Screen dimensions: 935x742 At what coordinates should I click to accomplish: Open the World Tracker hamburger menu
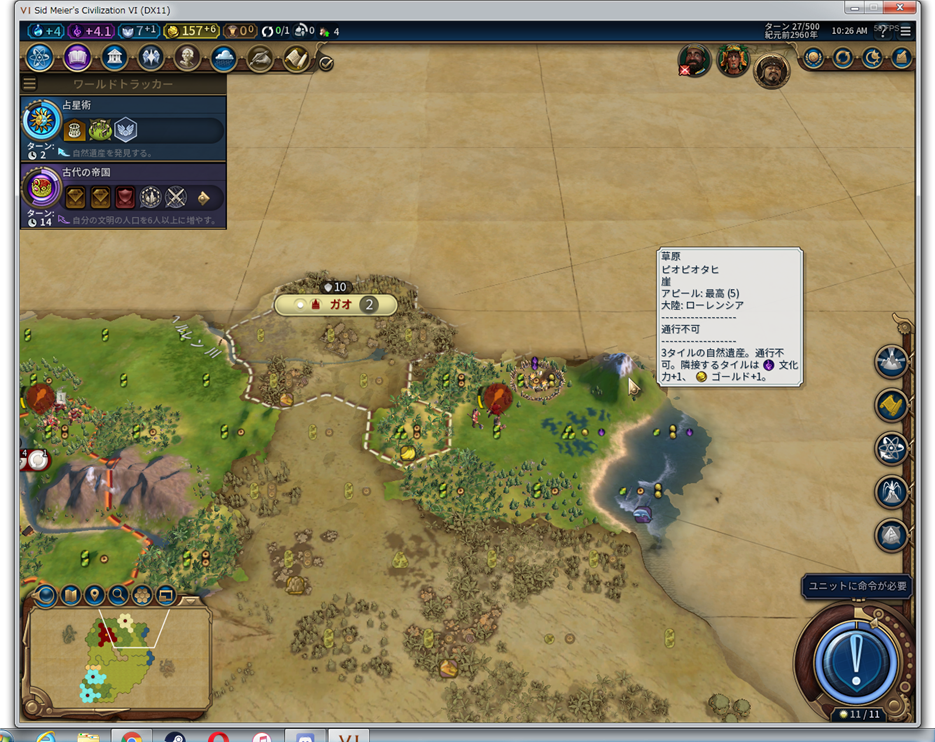pos(30,84)
